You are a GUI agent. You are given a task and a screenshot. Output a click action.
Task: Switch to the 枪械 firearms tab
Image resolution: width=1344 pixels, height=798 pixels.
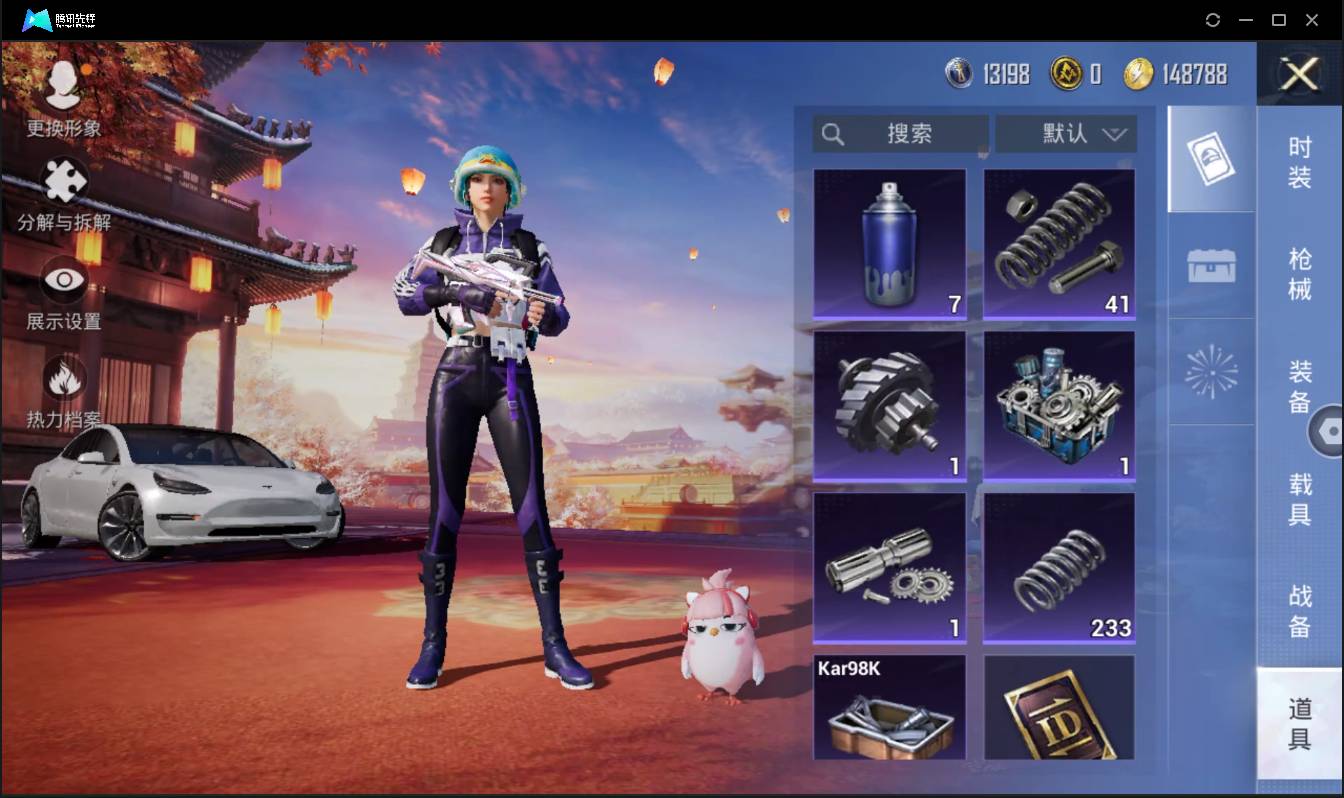(x=1299, y=274)
